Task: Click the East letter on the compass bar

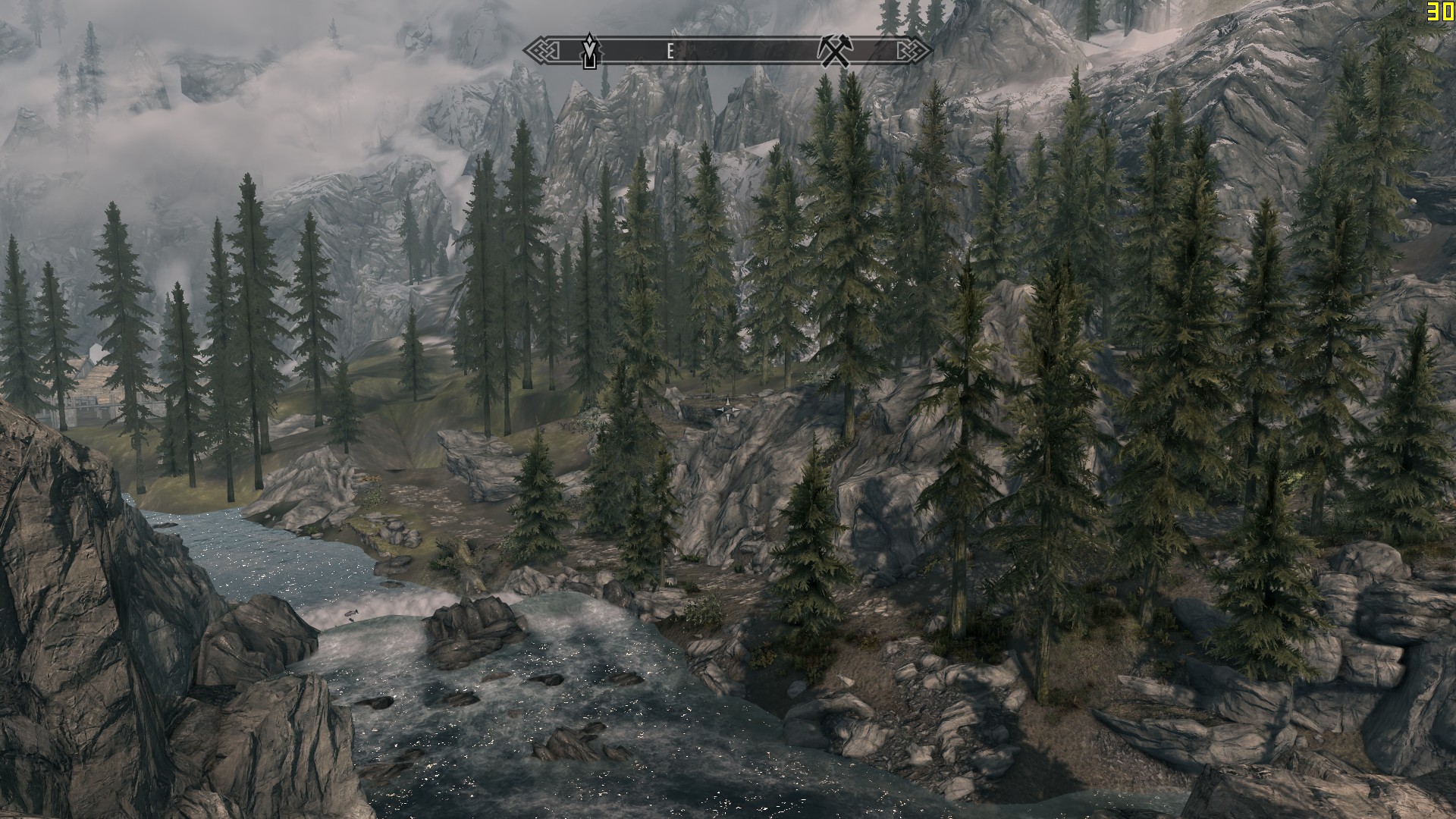Action: [670, 52]
